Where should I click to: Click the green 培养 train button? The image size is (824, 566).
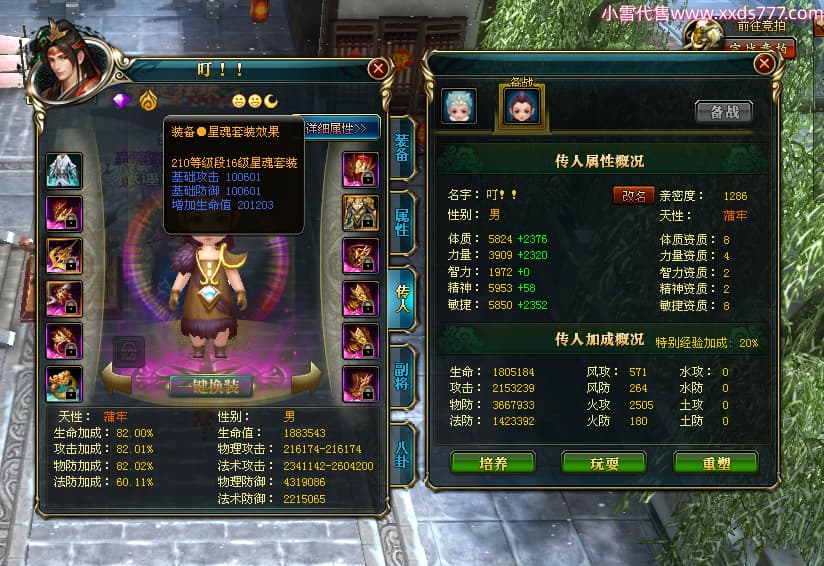(493, 463)
